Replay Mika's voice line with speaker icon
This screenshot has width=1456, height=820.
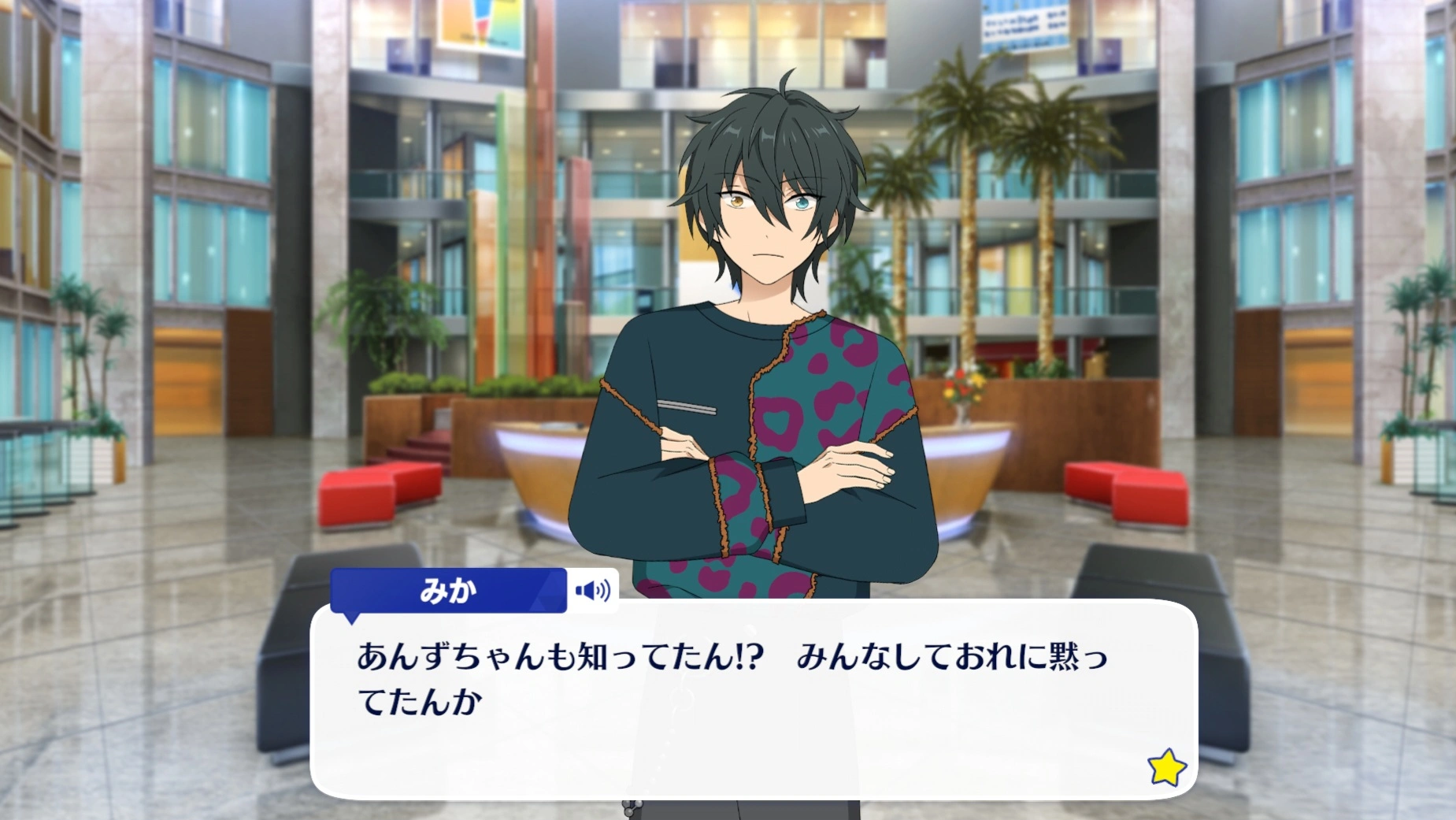[x=592, y=590]
